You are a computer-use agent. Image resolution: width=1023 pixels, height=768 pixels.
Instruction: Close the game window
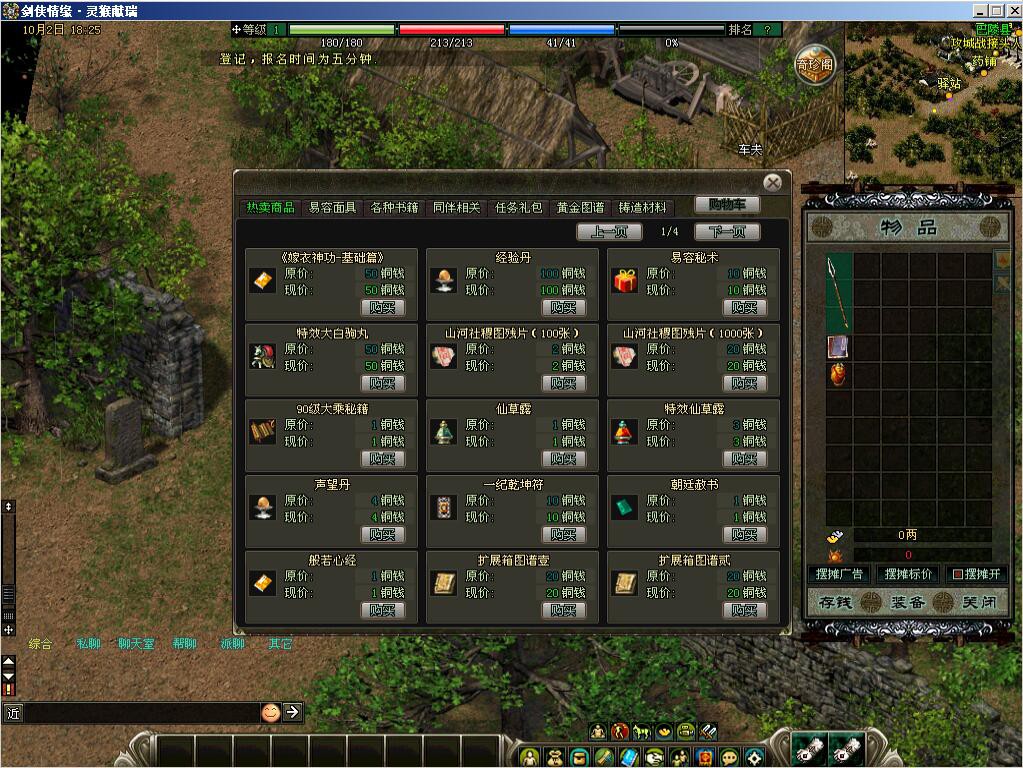1012,9
